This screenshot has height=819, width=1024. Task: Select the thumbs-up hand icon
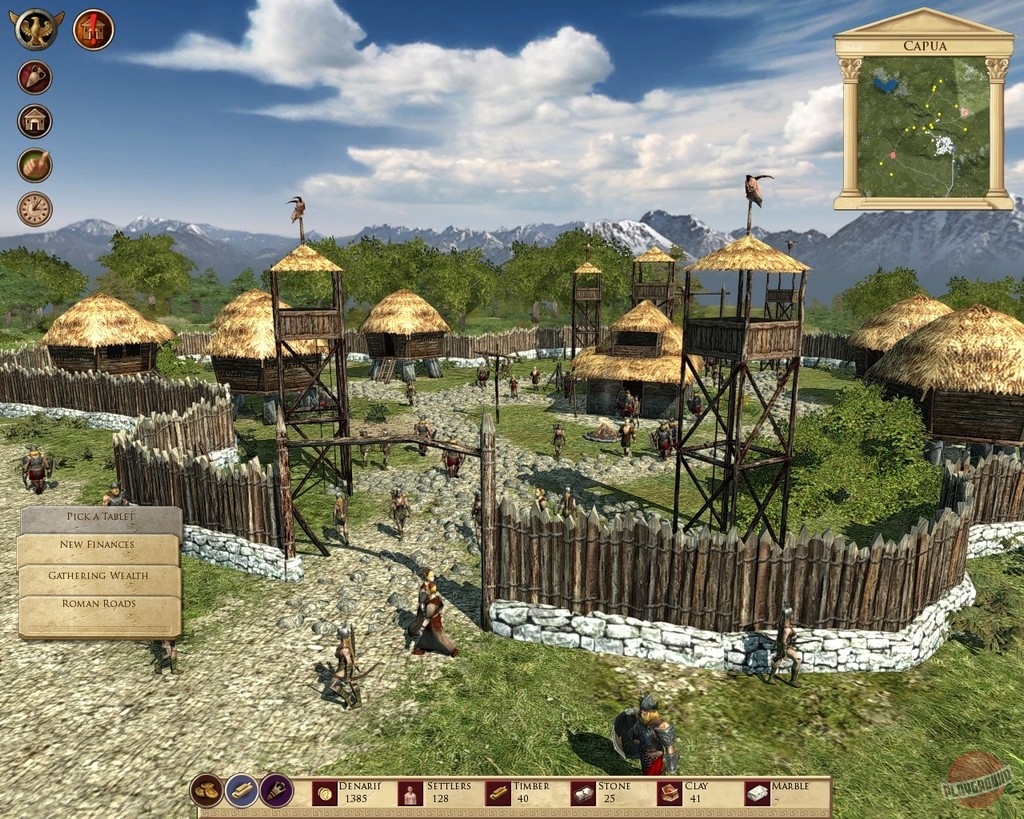[x=35, y=165]
